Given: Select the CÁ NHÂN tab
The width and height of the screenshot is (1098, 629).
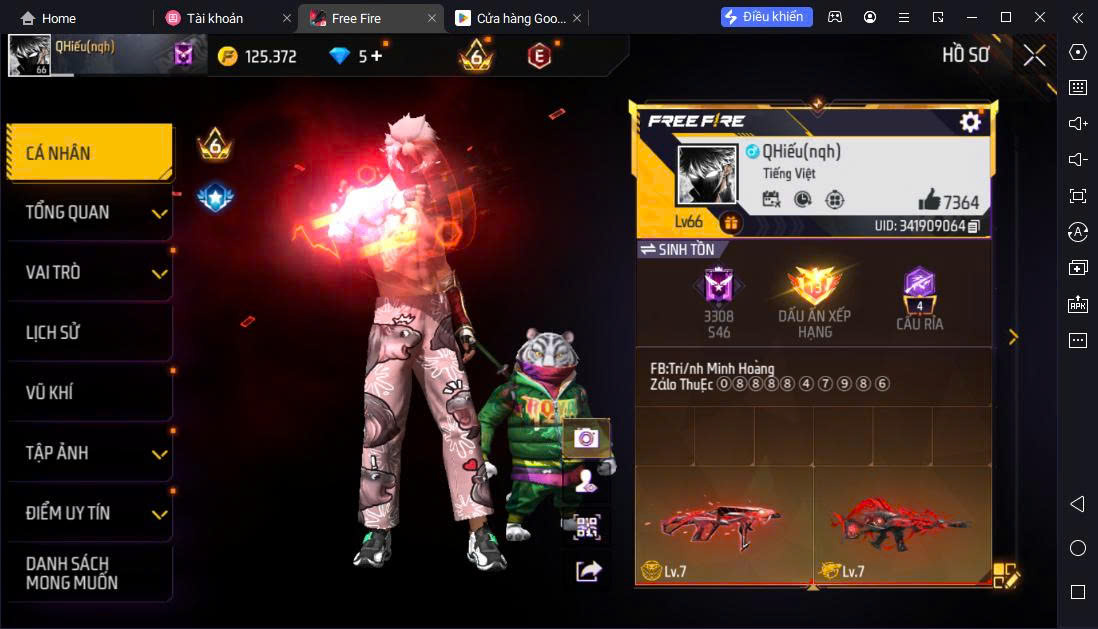Looking at the screenshot, I should pyautogui.click(x=88, y=153).
